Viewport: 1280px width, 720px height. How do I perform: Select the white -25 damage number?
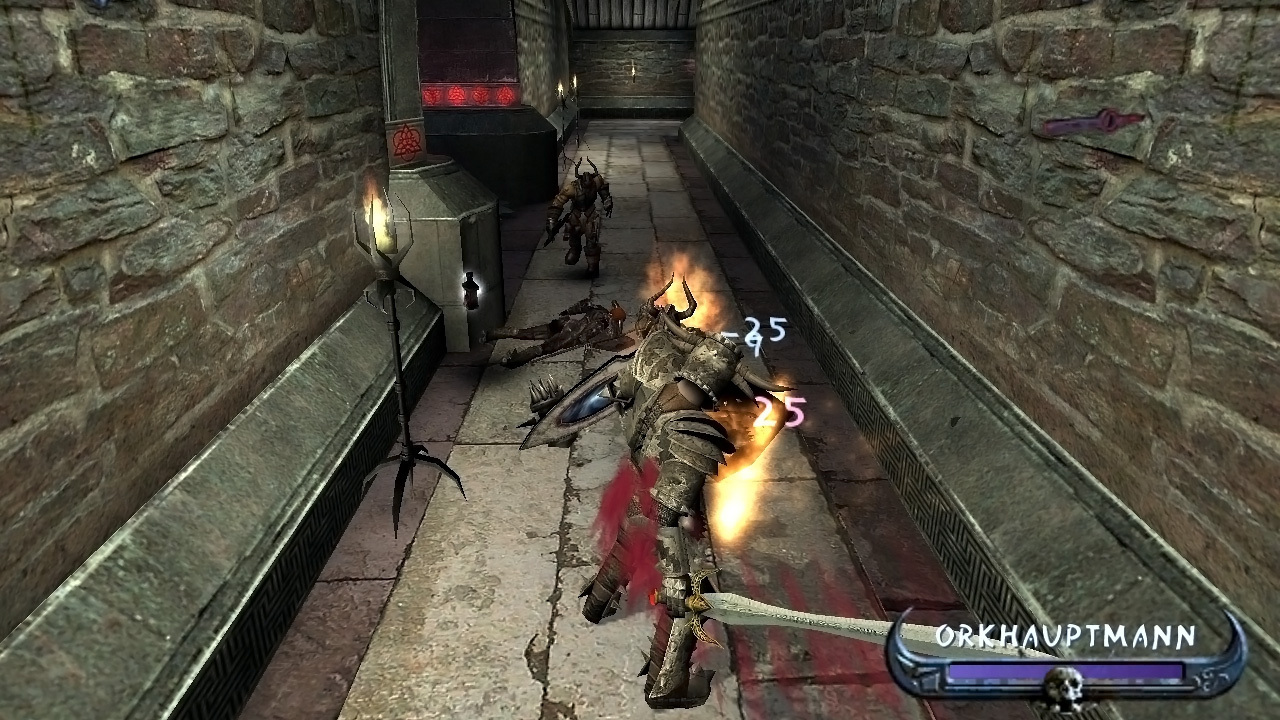[x=755, y=330]
